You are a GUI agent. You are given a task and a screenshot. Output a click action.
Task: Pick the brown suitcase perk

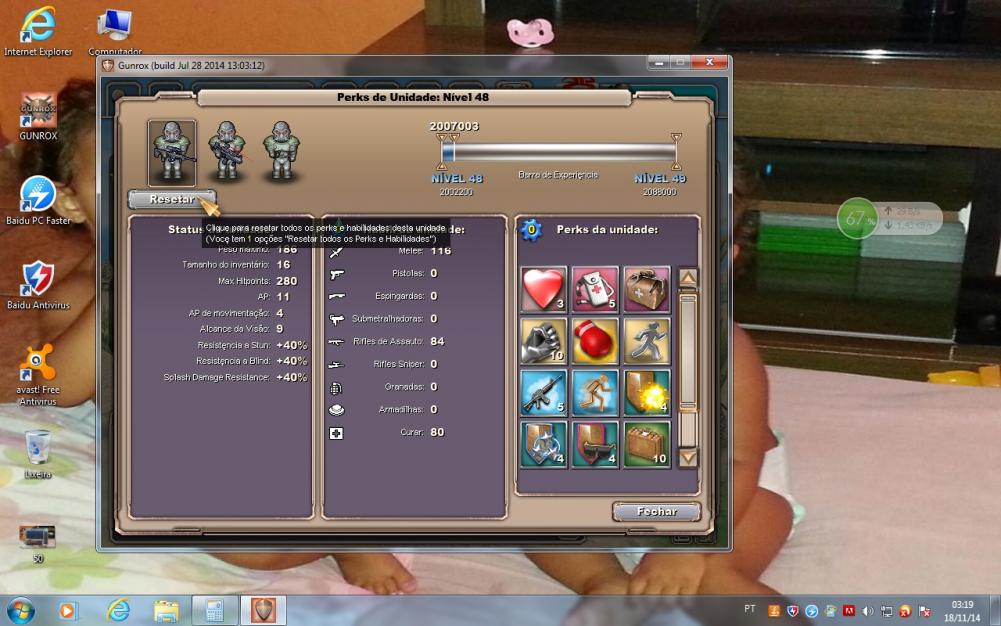tap(647, 445)
